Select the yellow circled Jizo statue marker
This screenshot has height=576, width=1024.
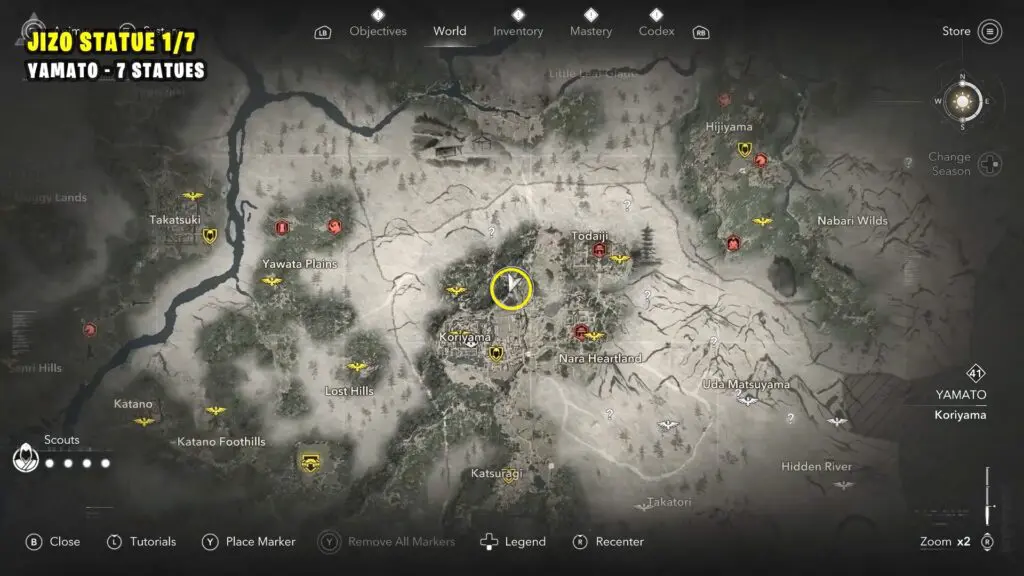(x=511, y=288)
